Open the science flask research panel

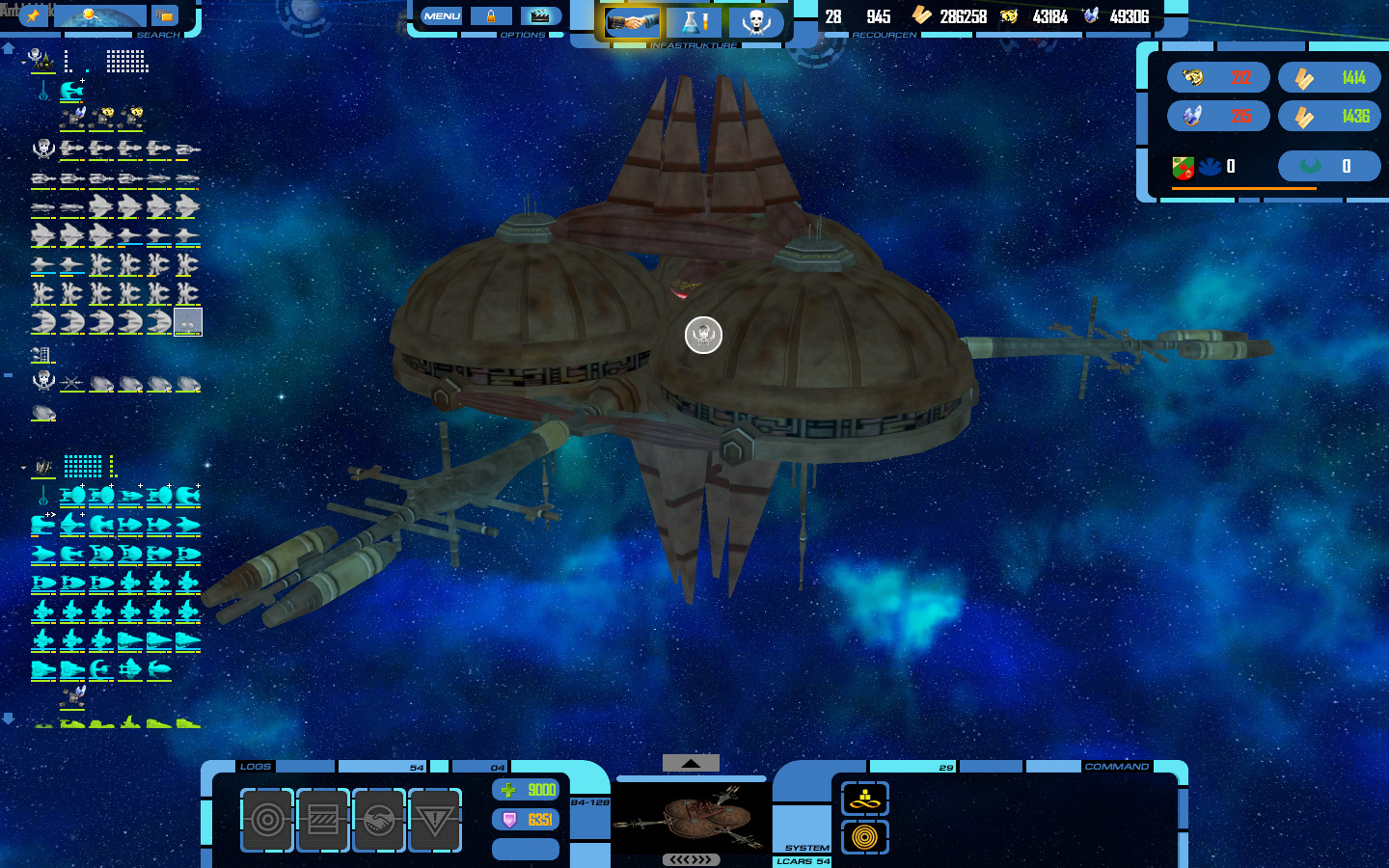(x=694, y=21)
